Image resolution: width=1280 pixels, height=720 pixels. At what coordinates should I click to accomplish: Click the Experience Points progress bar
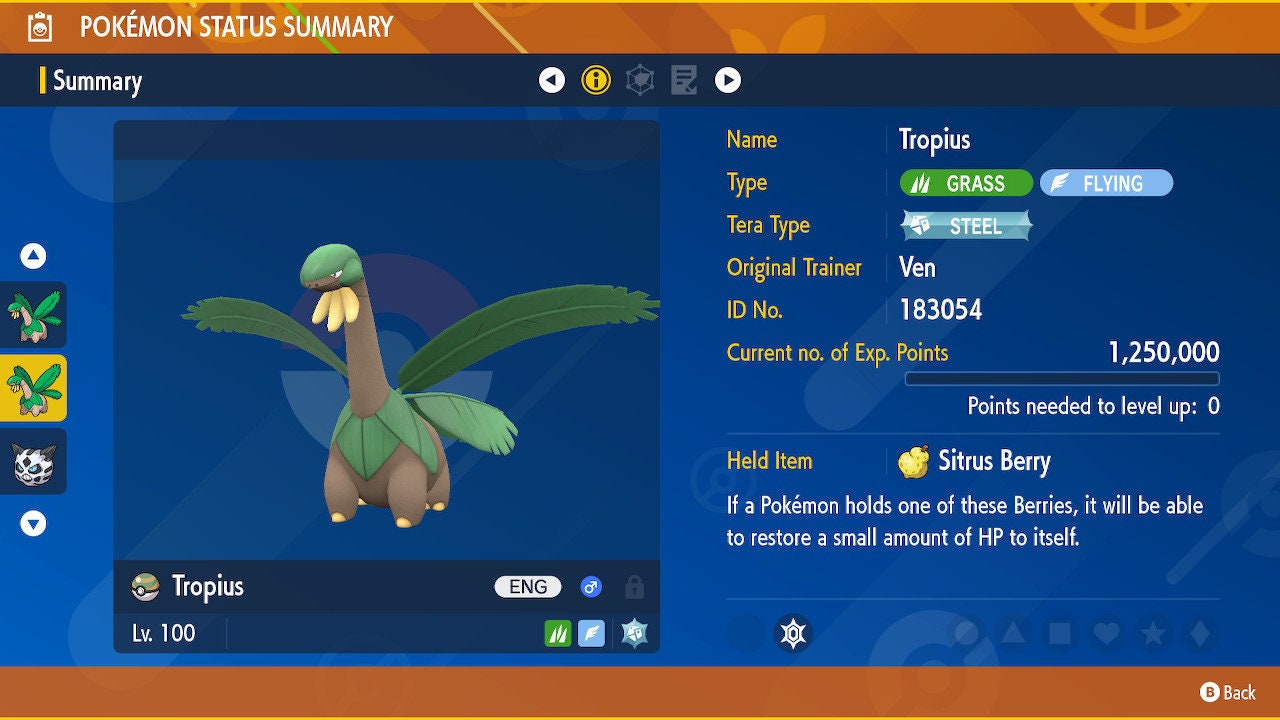(x=1062, y=379)
